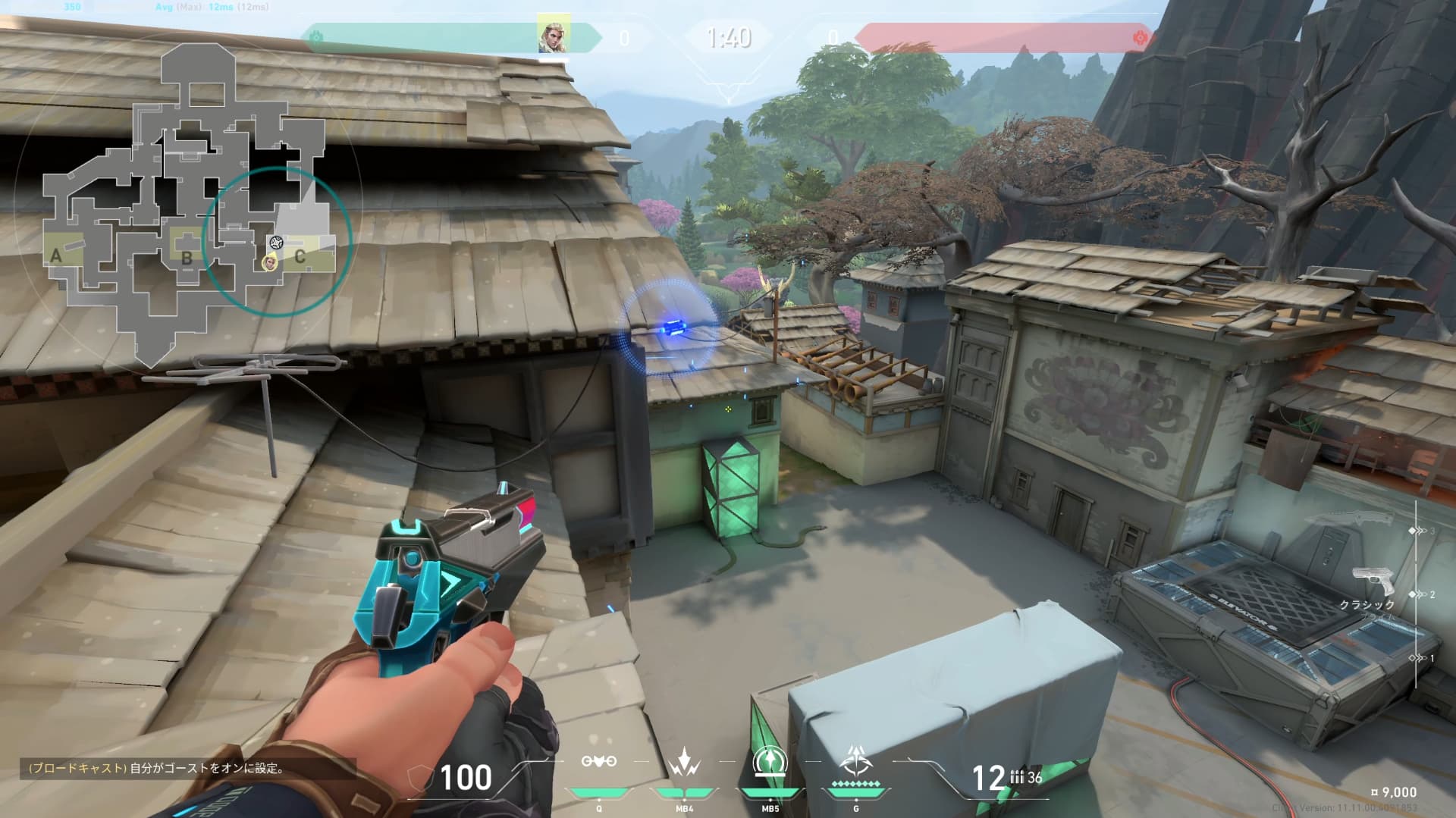Select the MB4 ability icon
Viewport: 1456px width, 818px height.
point(684,761)
